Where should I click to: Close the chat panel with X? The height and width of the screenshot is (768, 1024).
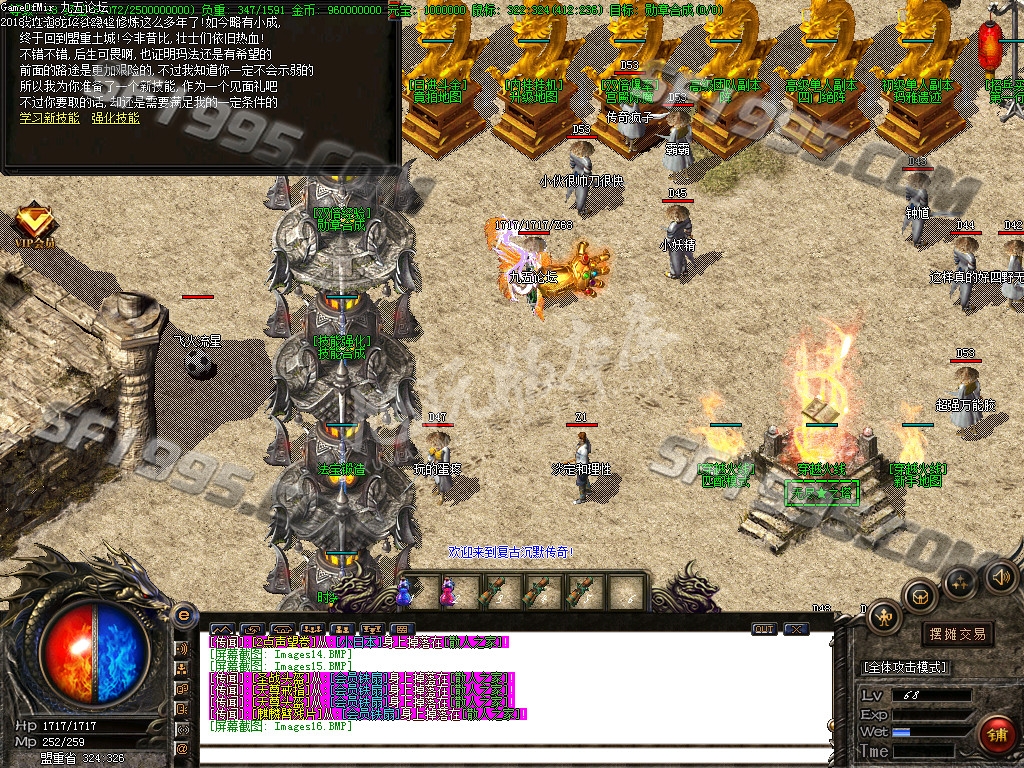click(795, 629)
